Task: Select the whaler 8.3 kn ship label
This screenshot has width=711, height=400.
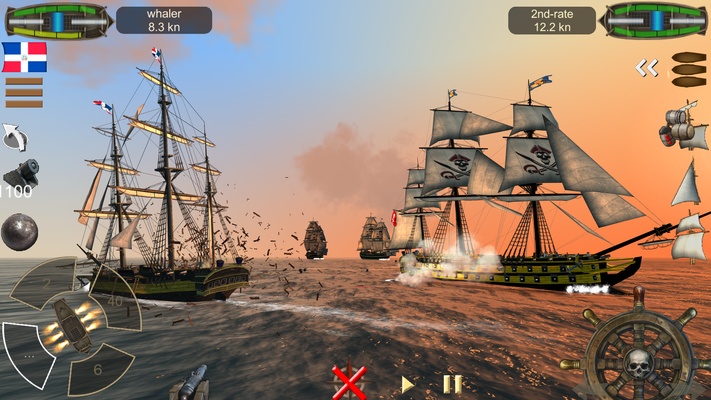Action: pyautogui.click(x=164, y=20)
